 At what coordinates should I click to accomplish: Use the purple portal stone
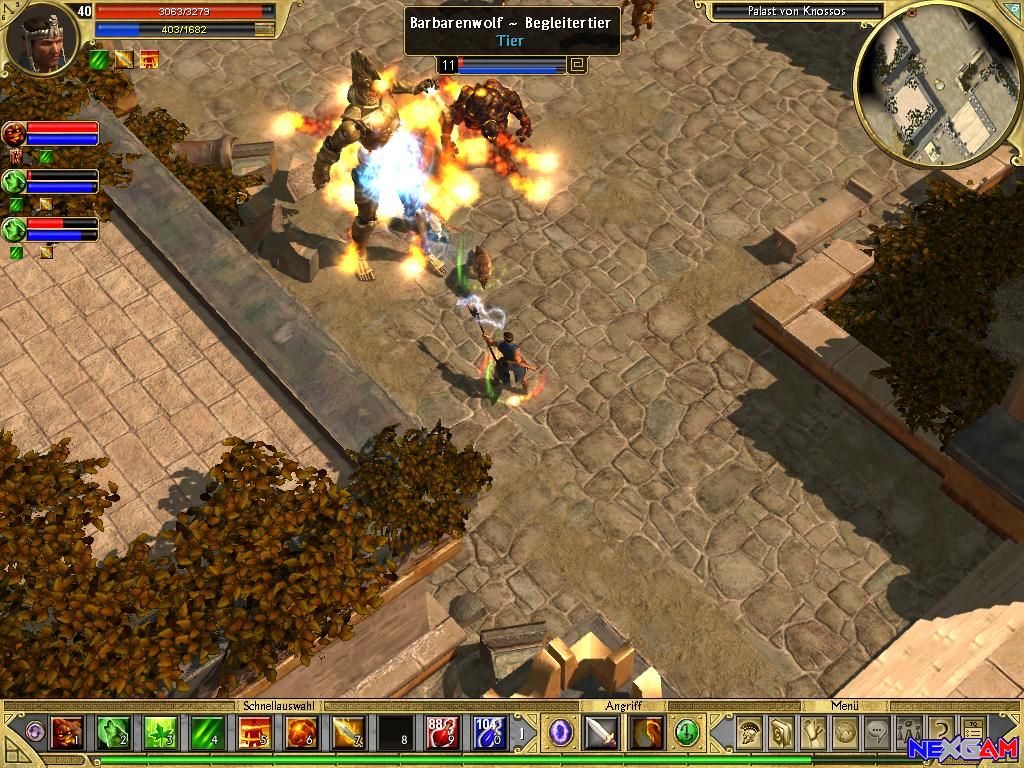pyautogui.click(x=561, y=733)
